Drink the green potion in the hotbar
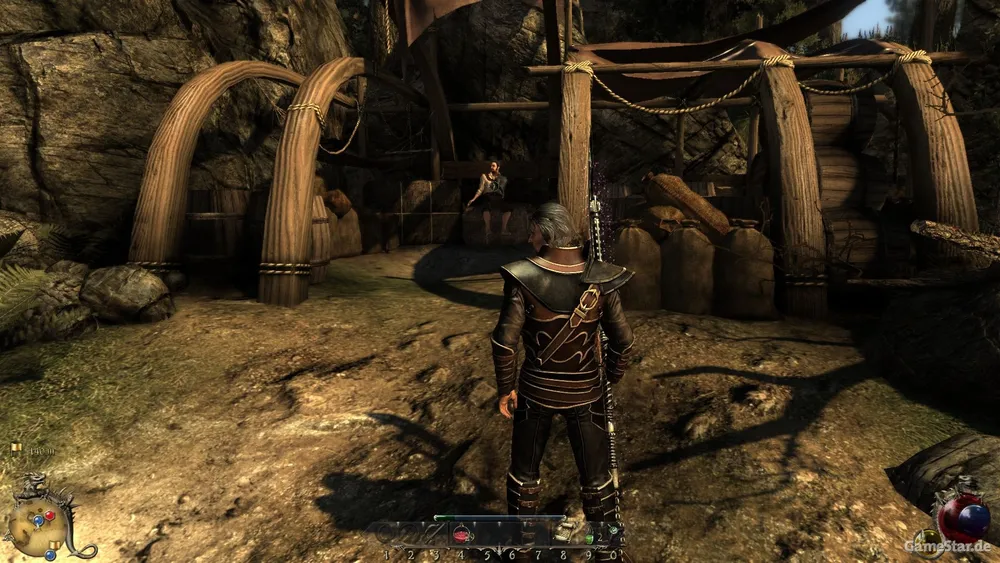The image size is (1000, 563). tap(590, 538)
